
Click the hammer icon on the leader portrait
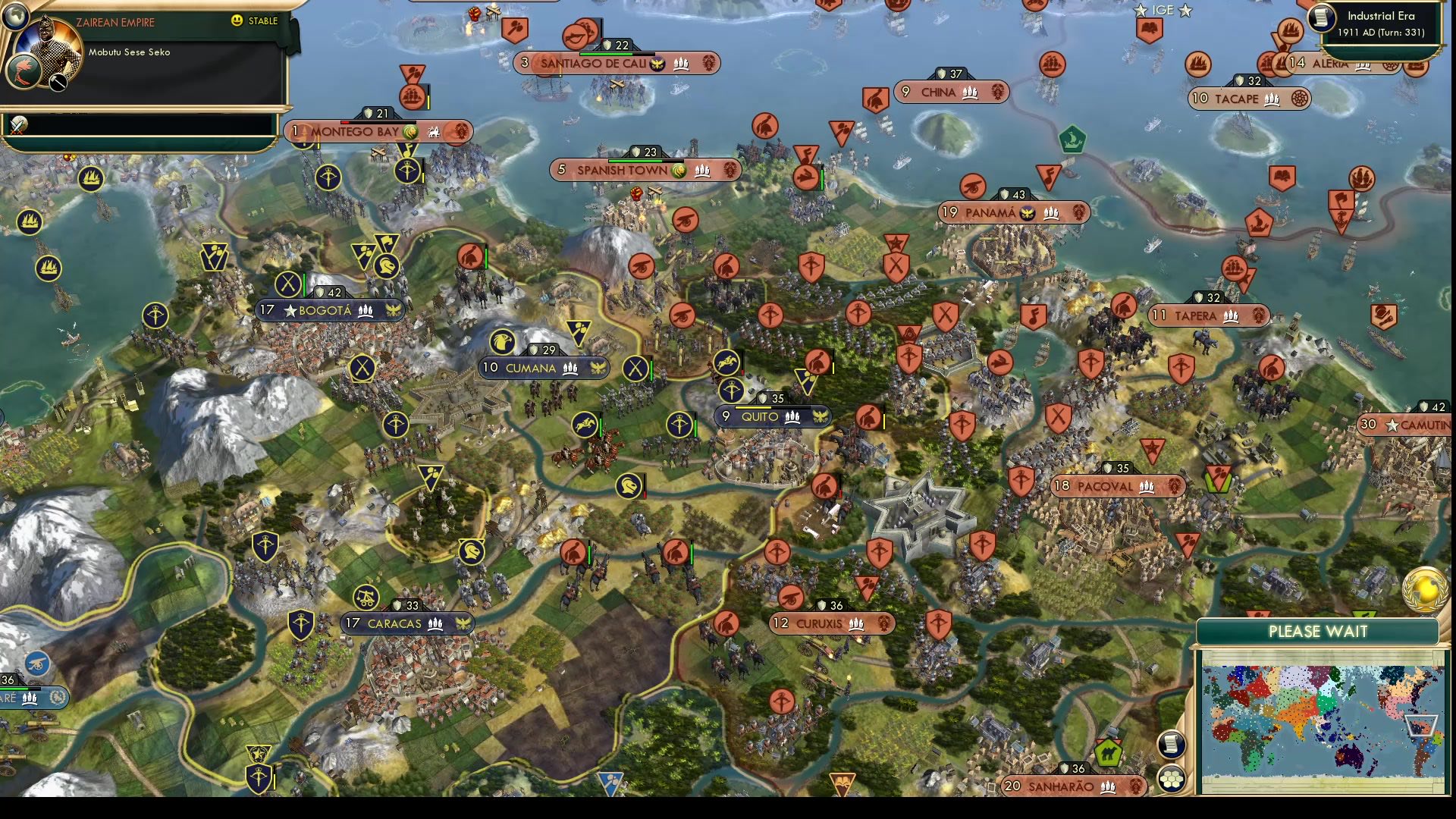point(58,83)
